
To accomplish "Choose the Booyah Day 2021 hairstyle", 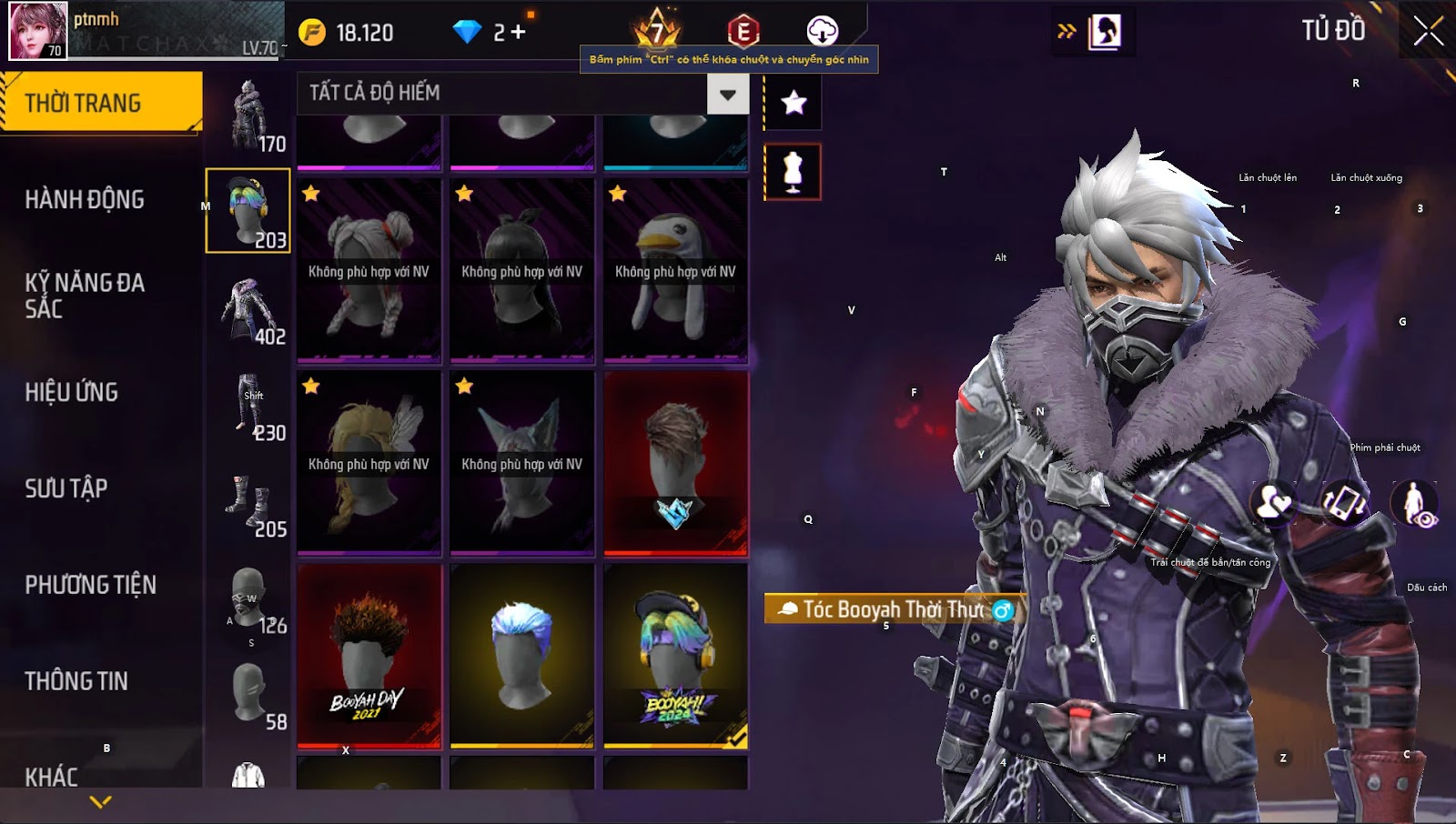I will pyautogui.click(x=369, y=655).
